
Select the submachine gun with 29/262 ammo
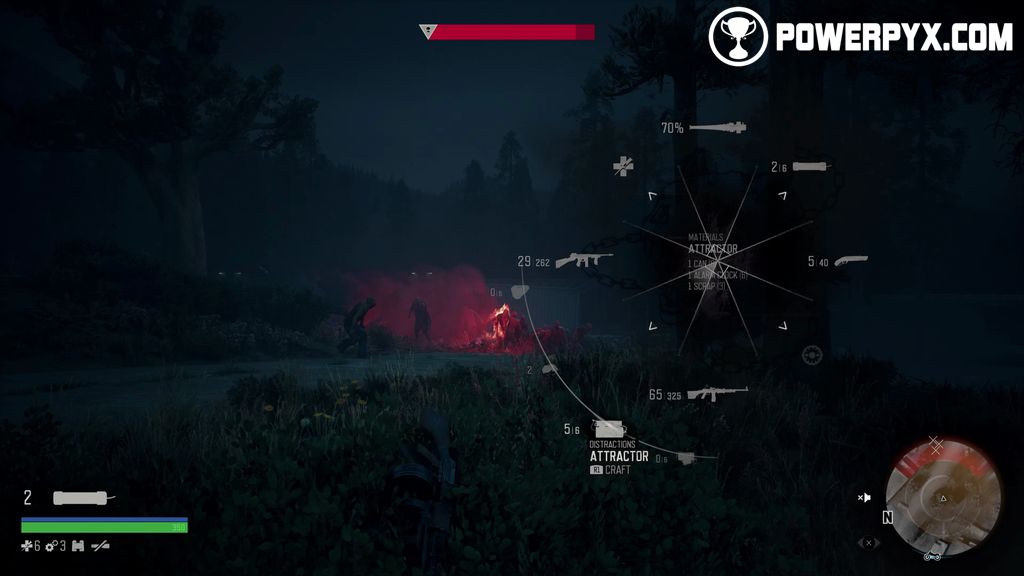click(x=584, y=261)
